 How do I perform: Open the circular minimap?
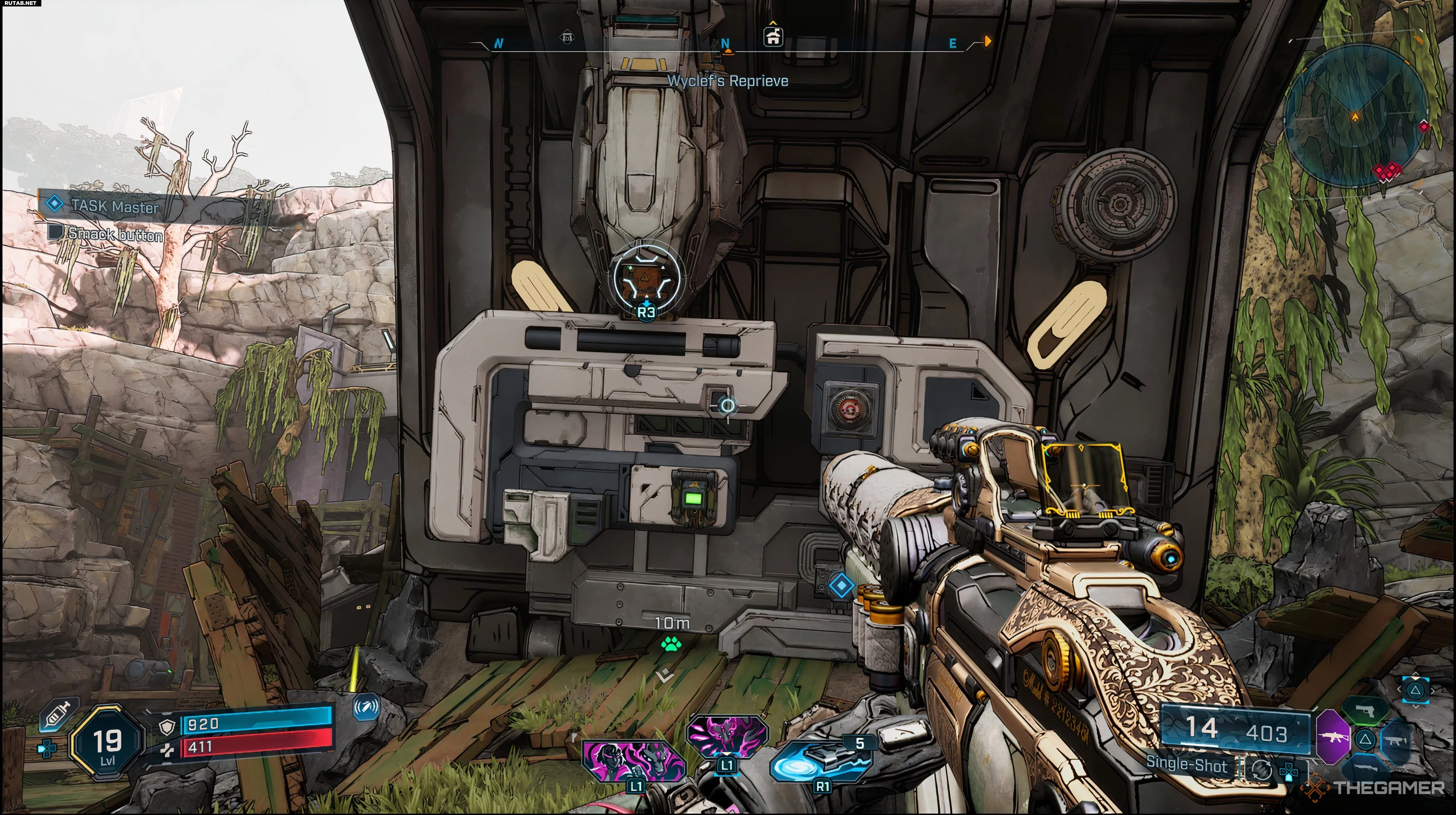tap(1355, 116)
